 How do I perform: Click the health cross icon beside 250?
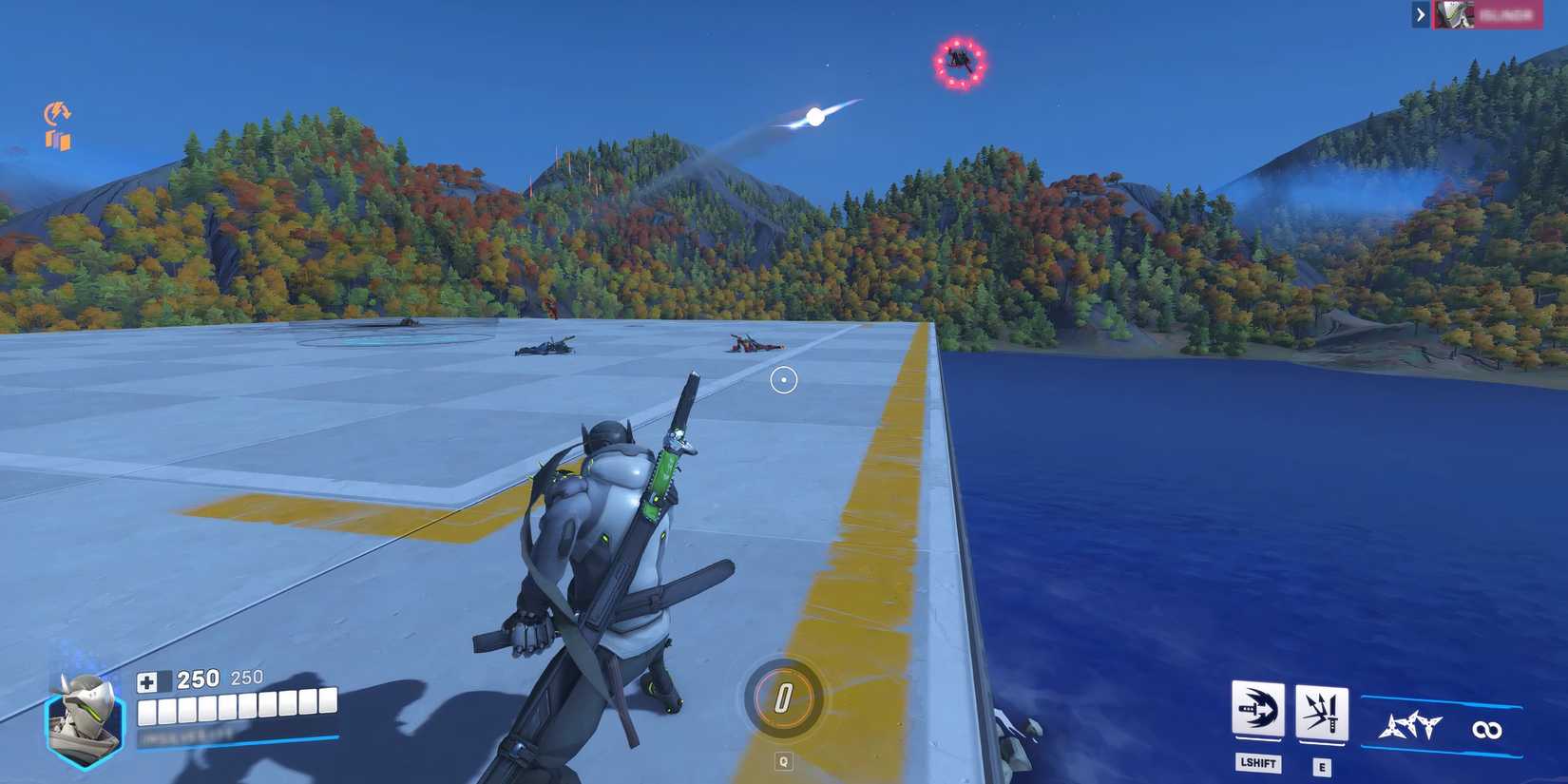pos(148,680)
